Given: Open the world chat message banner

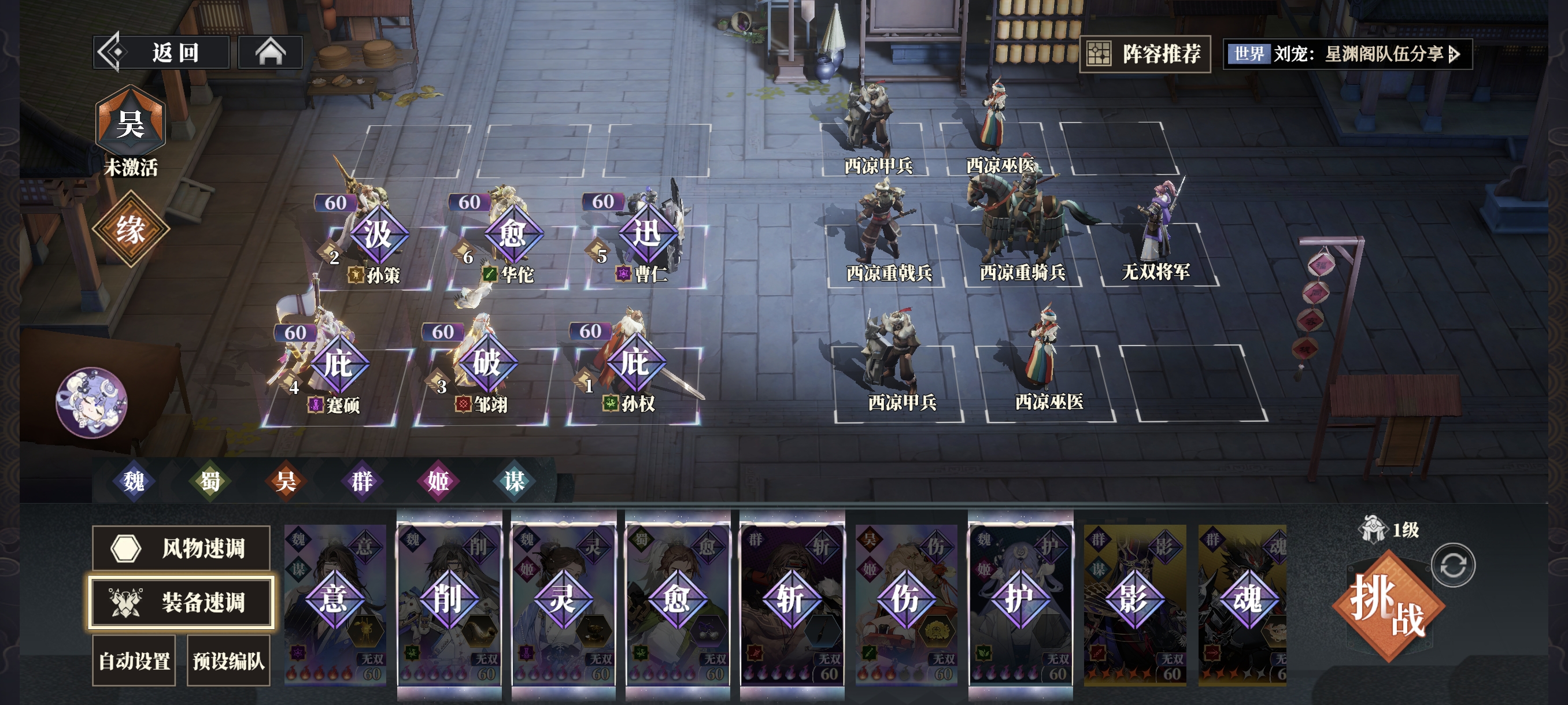Looking at the screenshot, I should 1347,54.
